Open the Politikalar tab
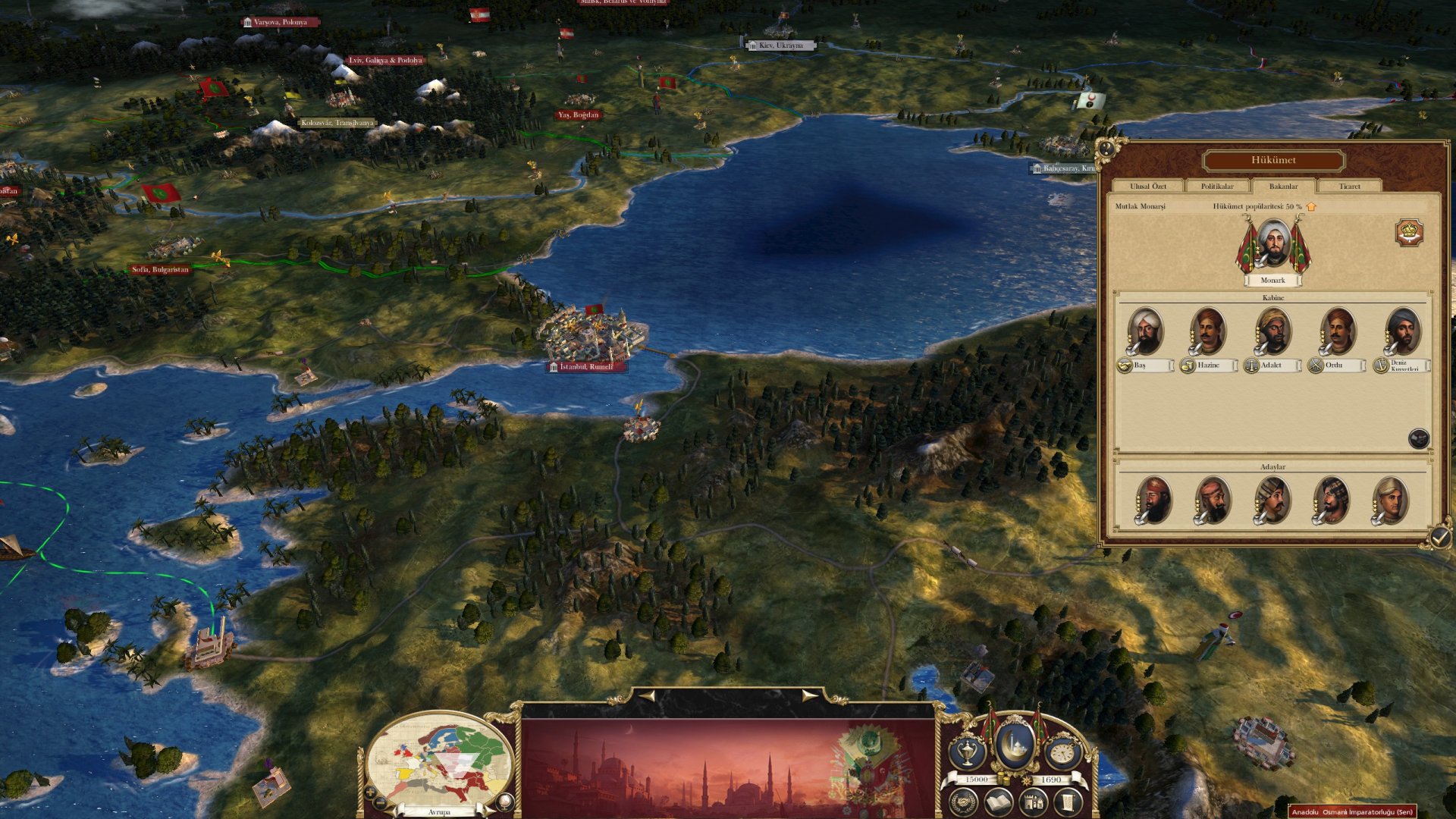 click(x=1216, y=187)
